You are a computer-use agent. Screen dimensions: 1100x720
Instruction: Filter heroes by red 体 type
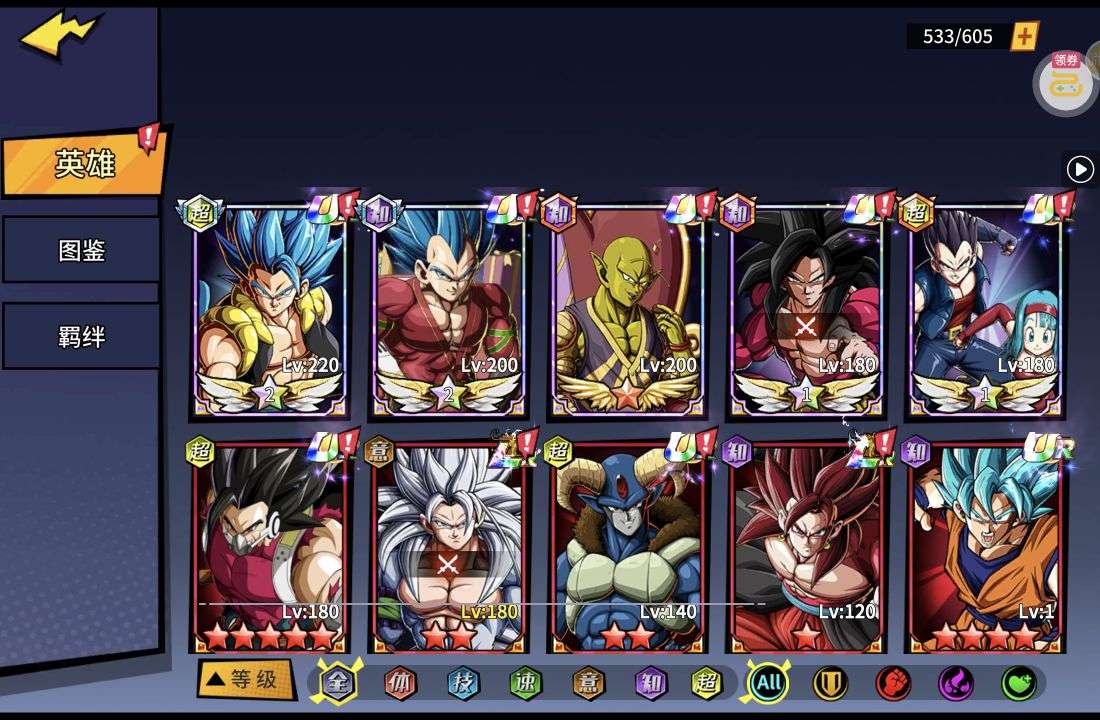coord(400,683)
